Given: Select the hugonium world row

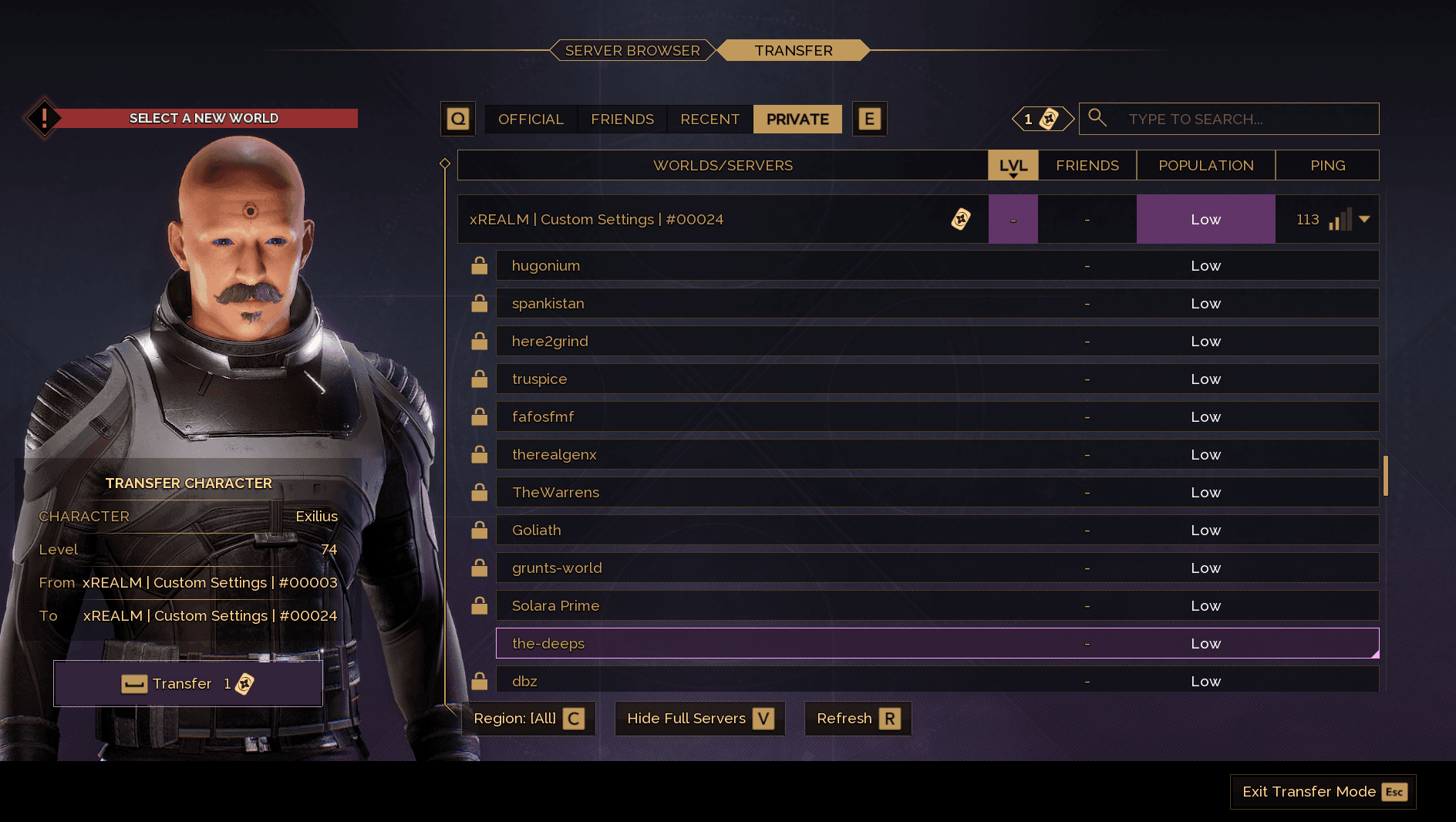Looking at the screenshot, I should (x=771, y=266).
